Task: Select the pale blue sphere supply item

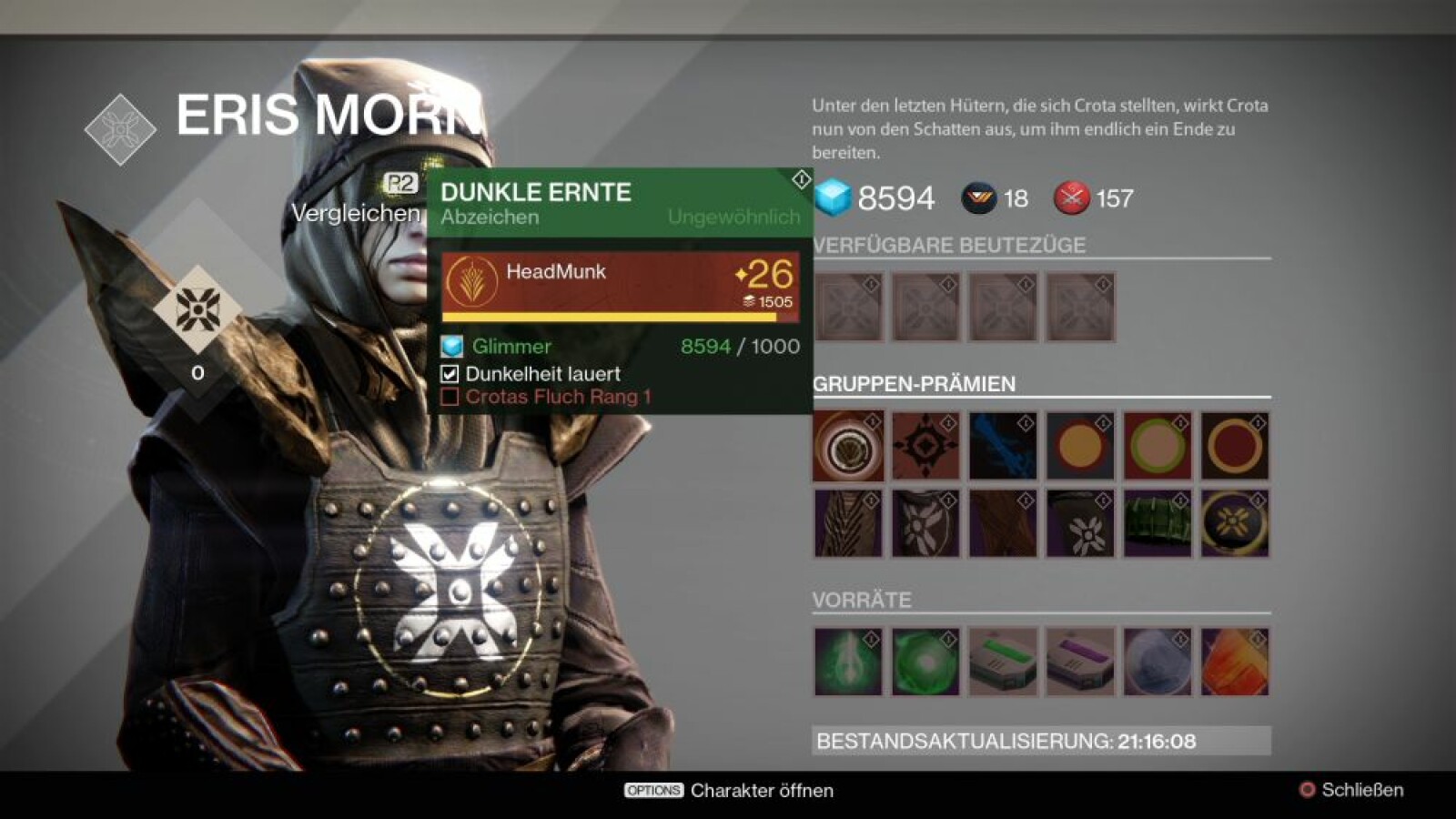Action: click(1157, 662)
